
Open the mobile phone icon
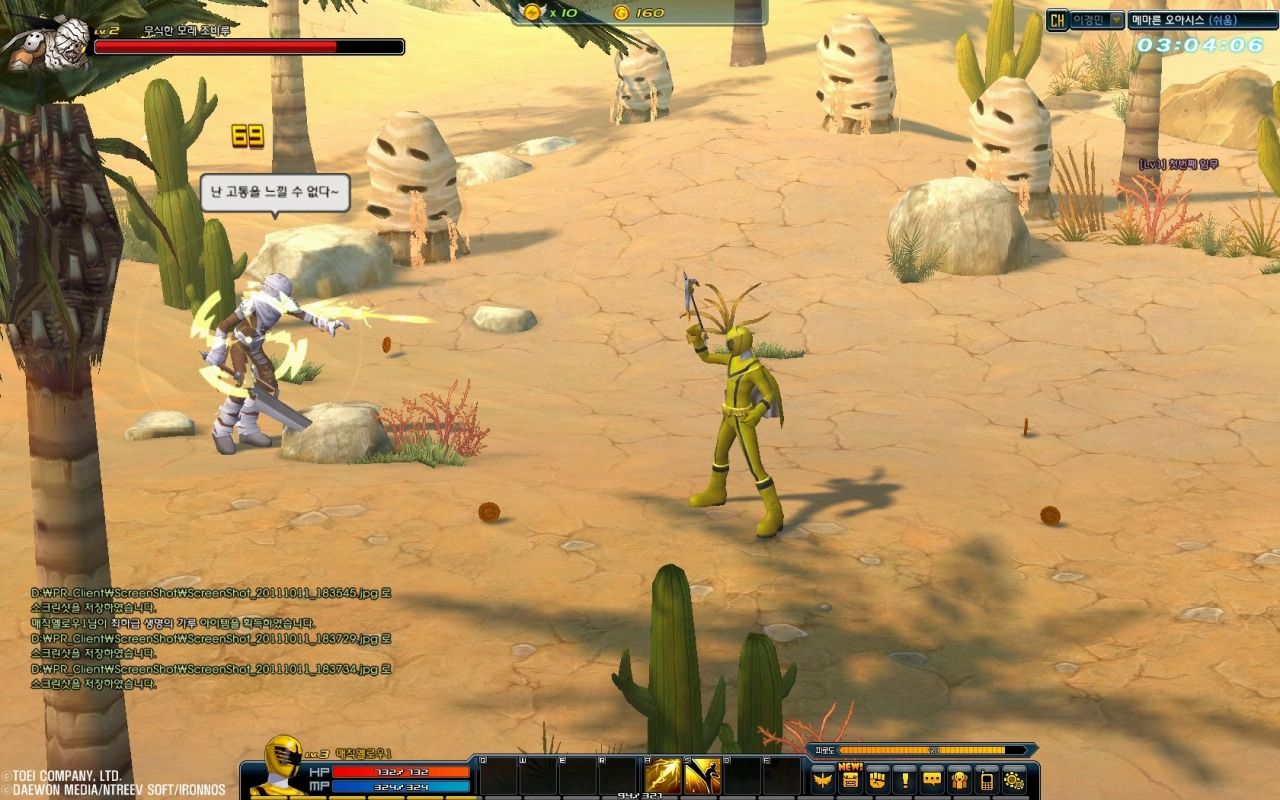click(988, 778)
